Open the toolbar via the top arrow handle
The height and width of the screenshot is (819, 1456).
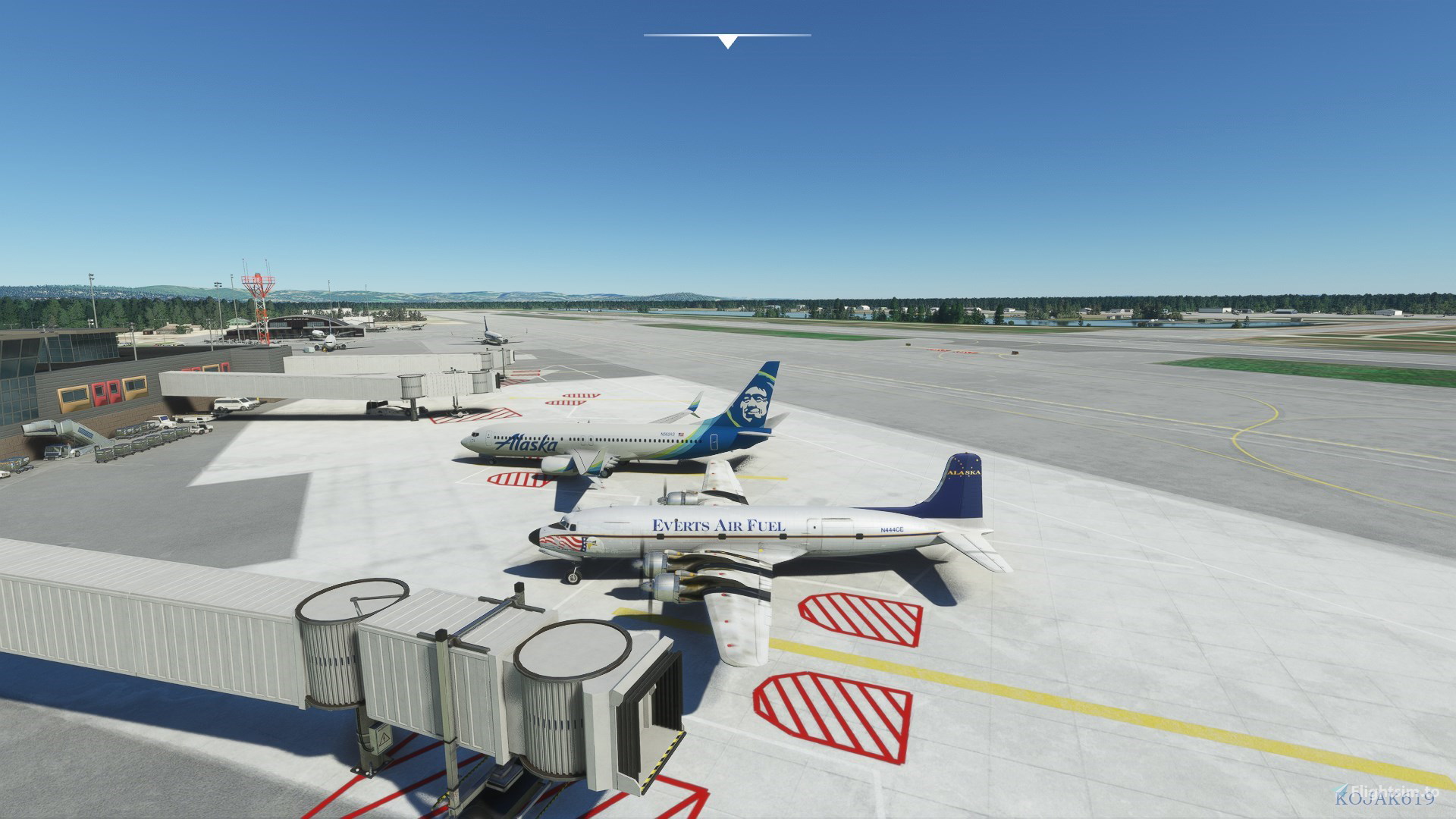pyautogui.click(x=727, y=41)
